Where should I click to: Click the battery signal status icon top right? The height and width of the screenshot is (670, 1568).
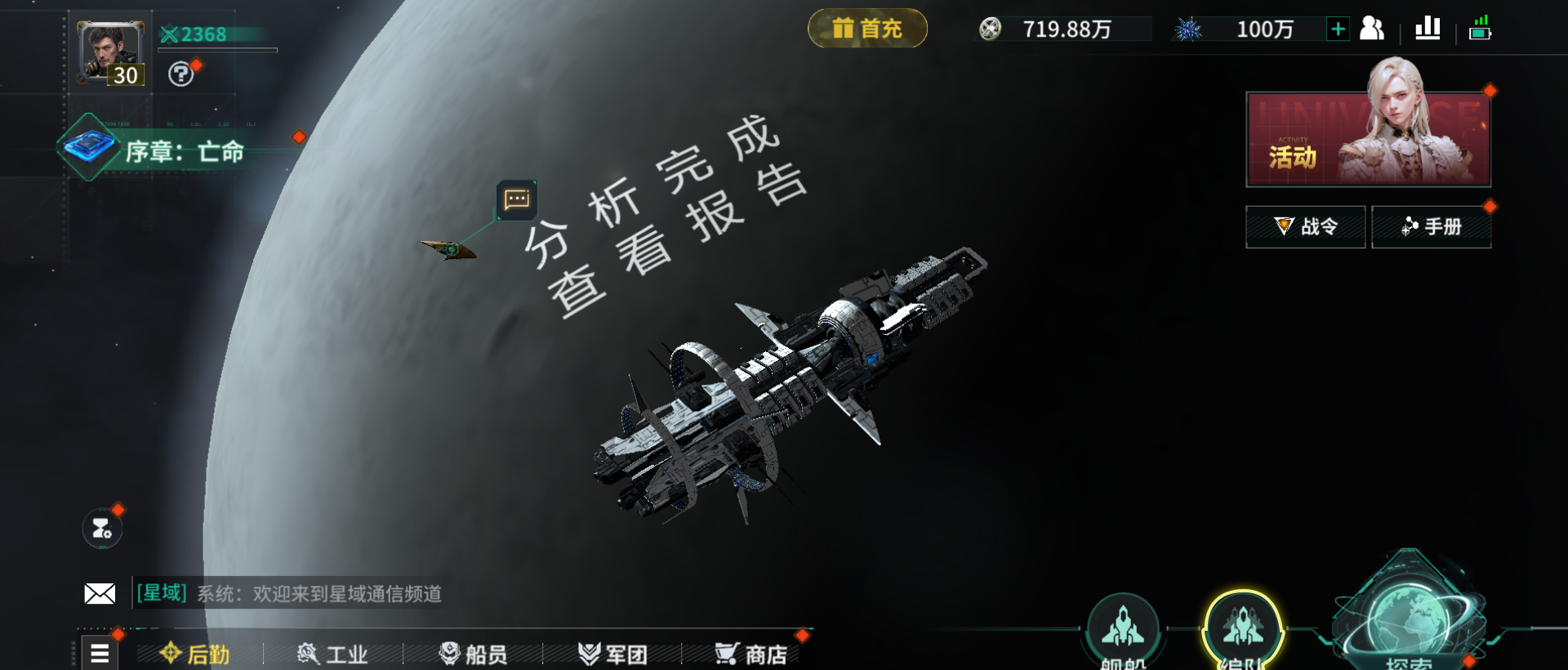click(1481, 28)
